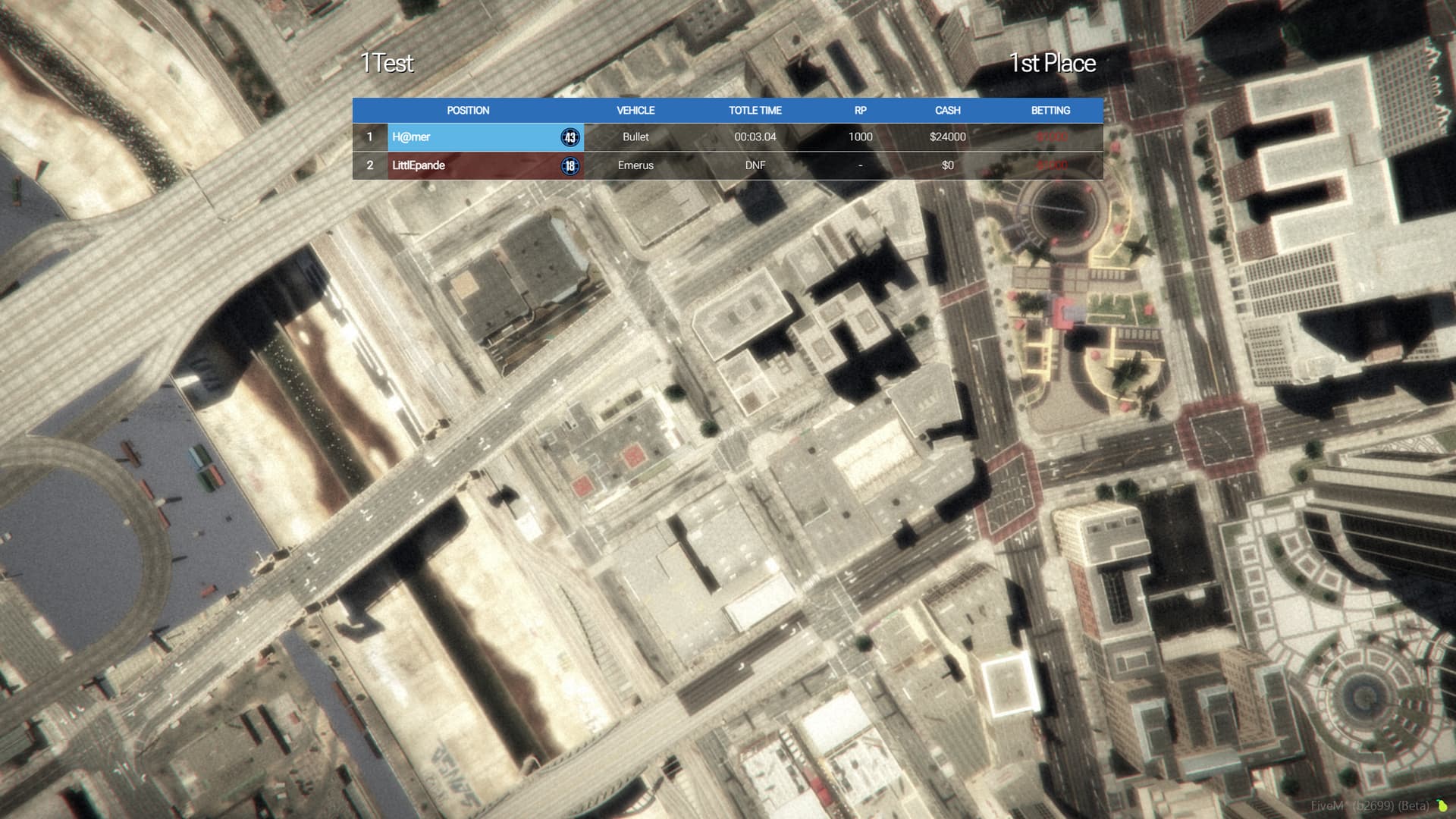Click H@mer's red betting amount
The height and width of the screenshot is (819, 1456).
tap(1050, 137)
